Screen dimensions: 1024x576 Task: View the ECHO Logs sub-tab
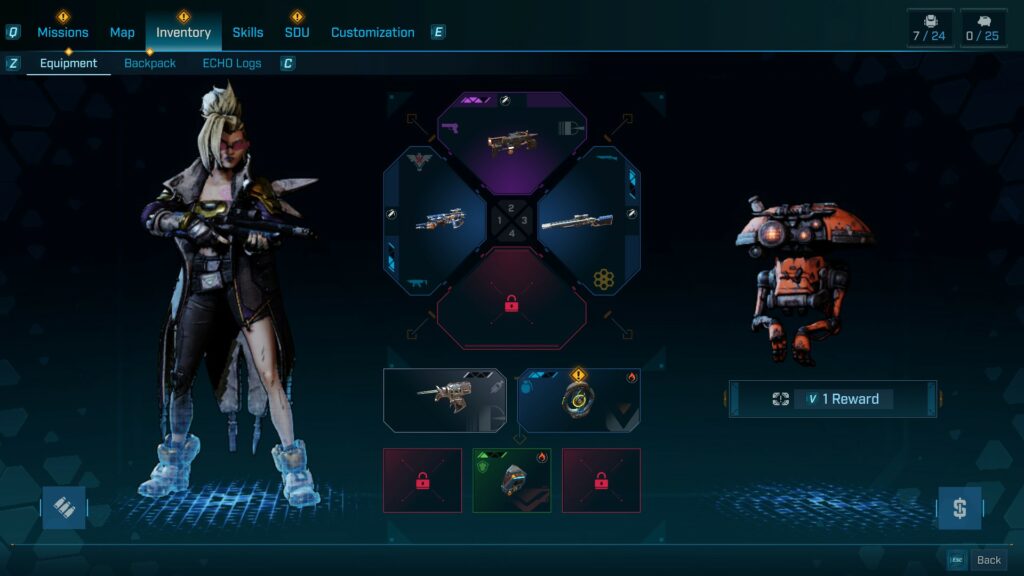tap(232, 63)
